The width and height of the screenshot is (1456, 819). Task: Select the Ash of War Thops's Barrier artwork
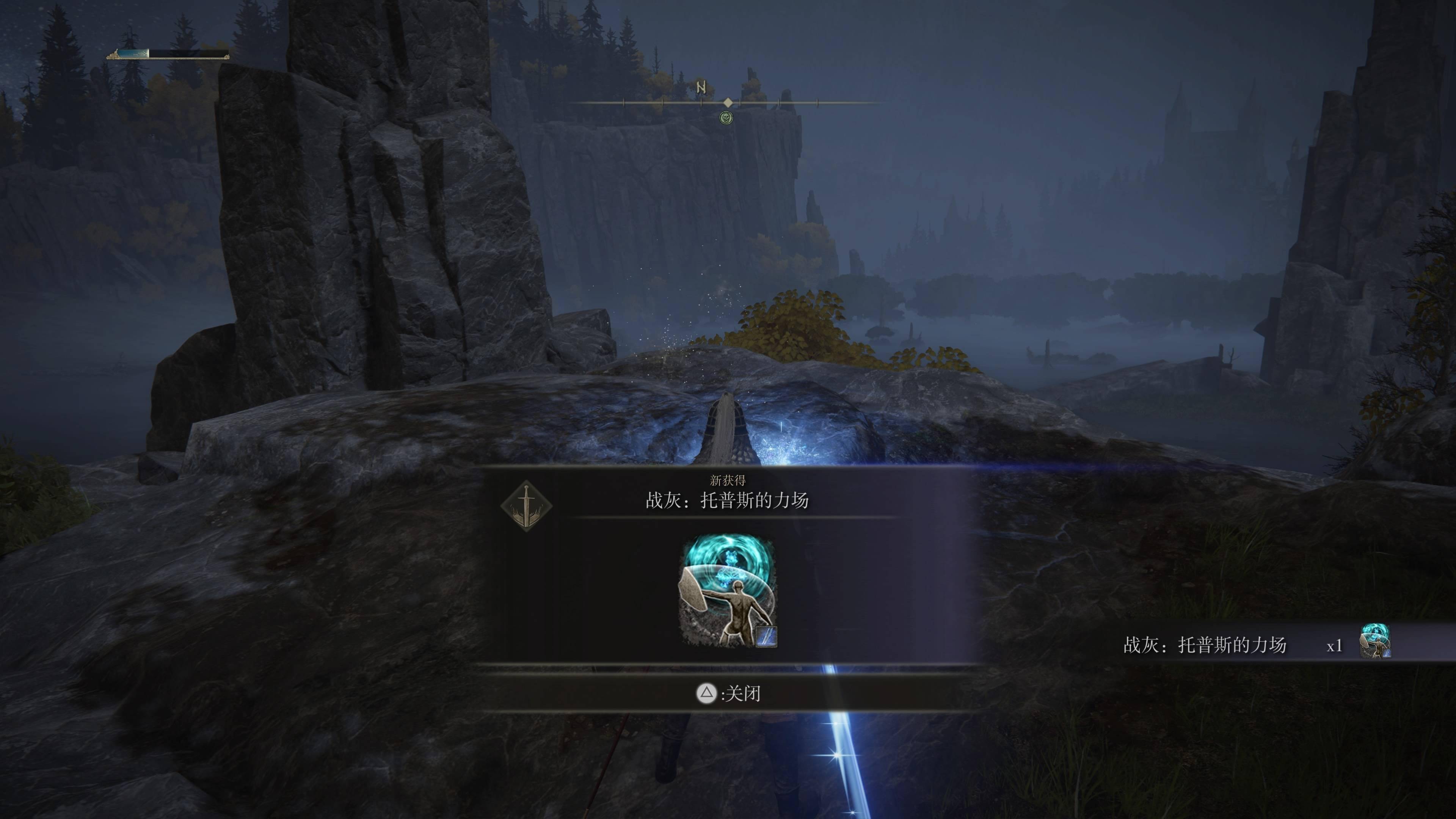(x=728, y=591)
